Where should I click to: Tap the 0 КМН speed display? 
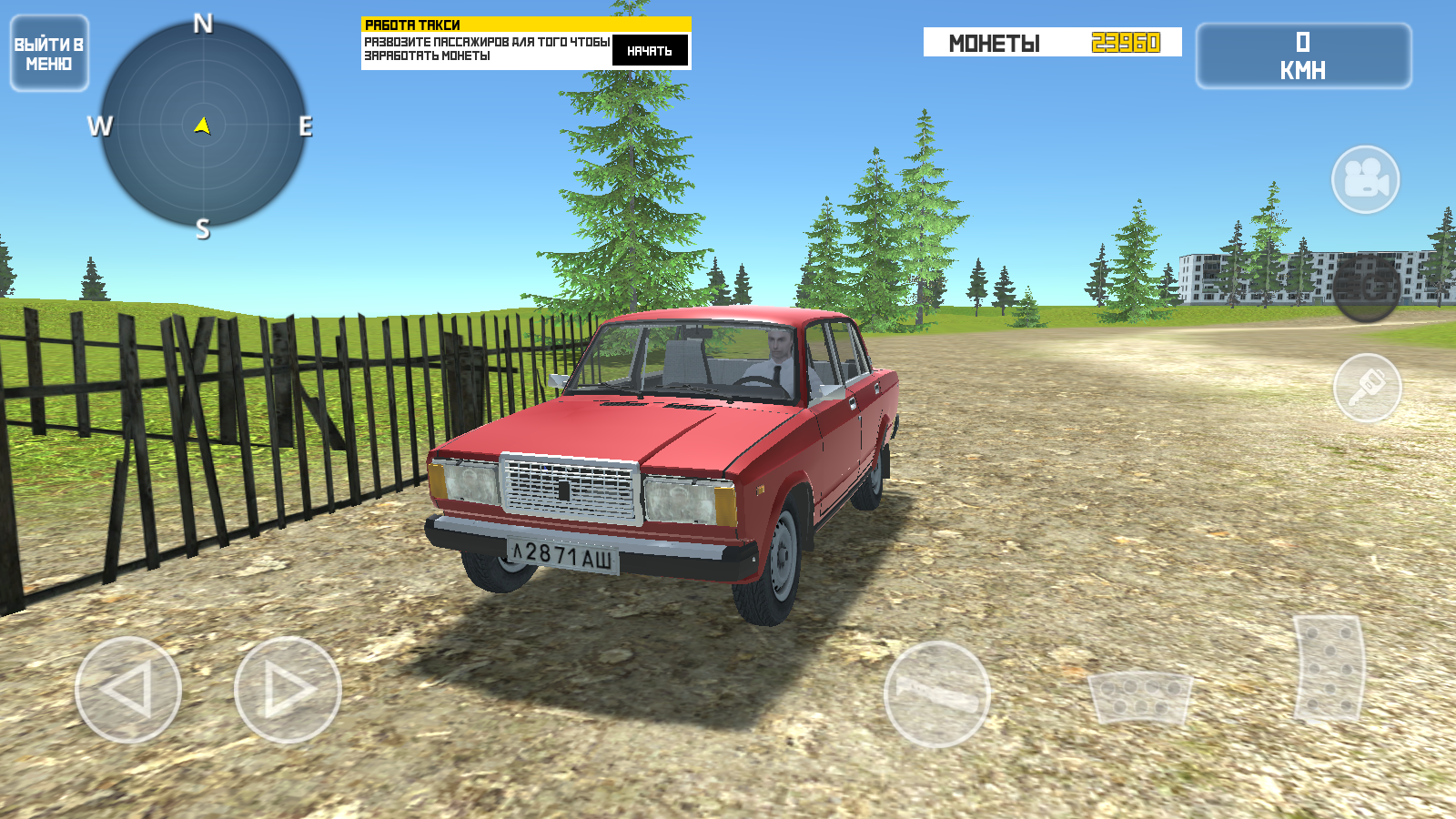1303,56
